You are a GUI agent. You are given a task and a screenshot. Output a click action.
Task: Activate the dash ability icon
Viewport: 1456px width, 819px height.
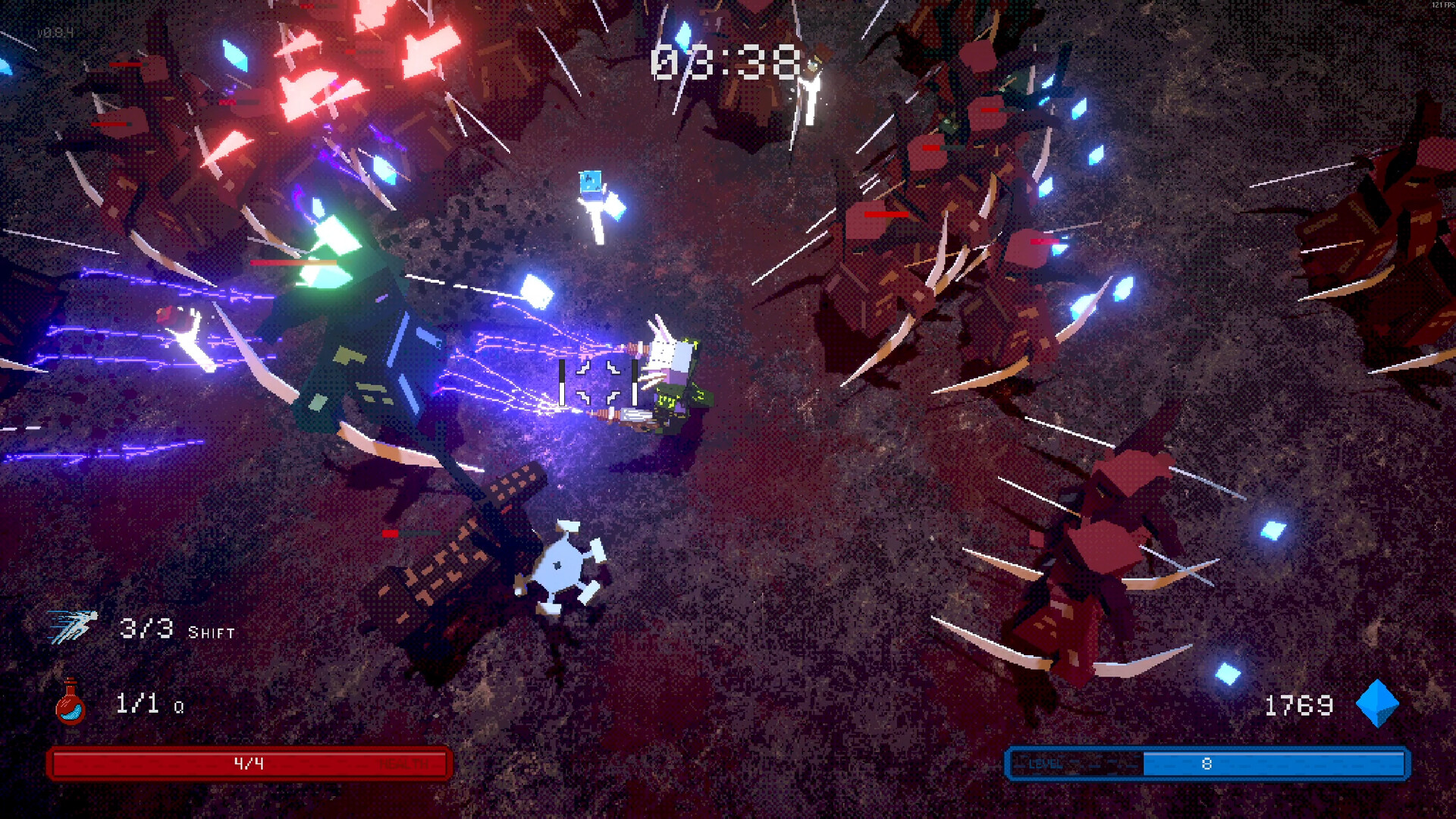click(x=73, y=626)
